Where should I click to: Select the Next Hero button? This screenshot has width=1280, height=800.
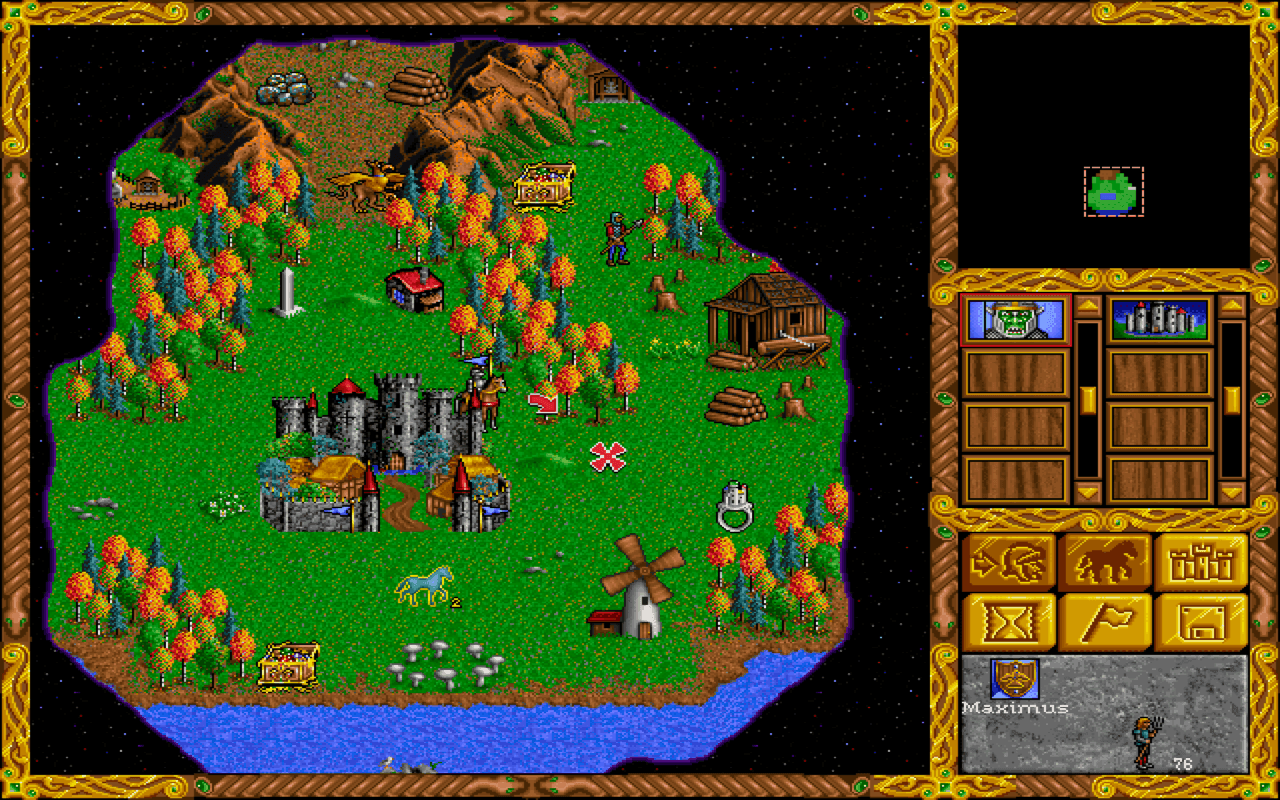1009,559
